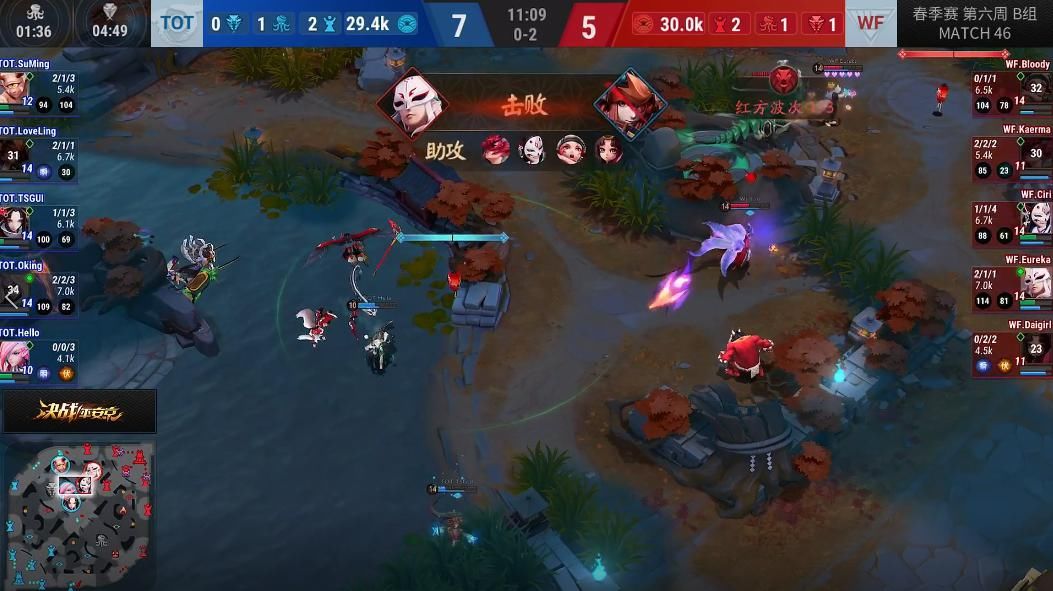Select WF.Daigirl's player panel

click(1012, 346)
